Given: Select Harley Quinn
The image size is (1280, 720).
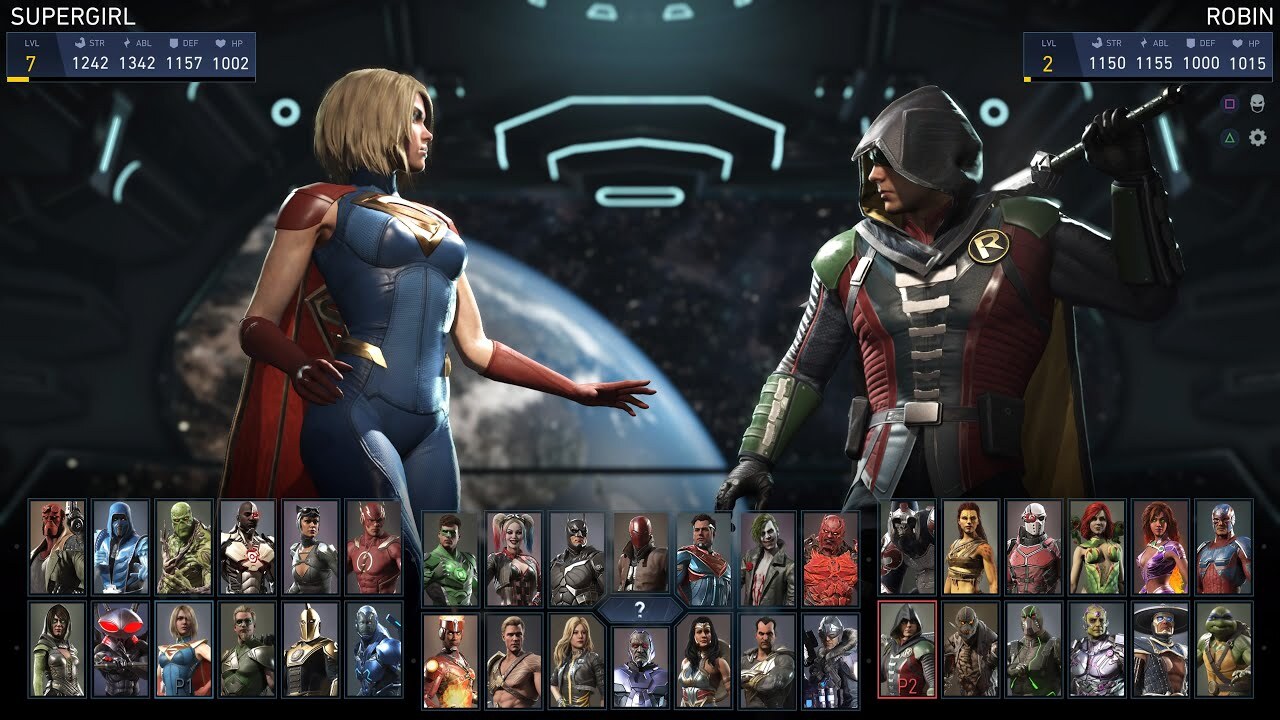Looking at the screenshot, I should 514,559.
